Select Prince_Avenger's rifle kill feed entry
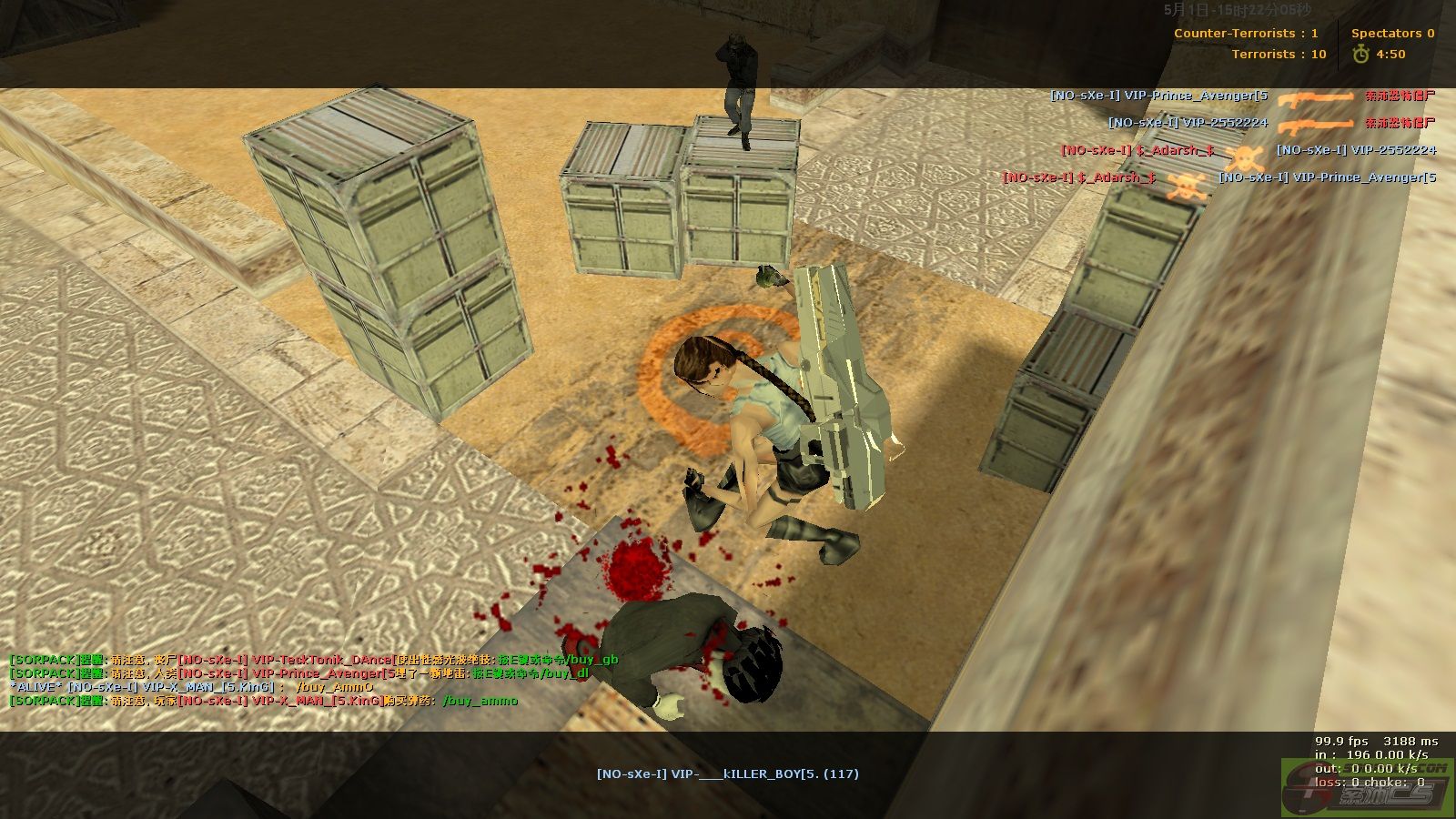 click(x=1242, y=96)
